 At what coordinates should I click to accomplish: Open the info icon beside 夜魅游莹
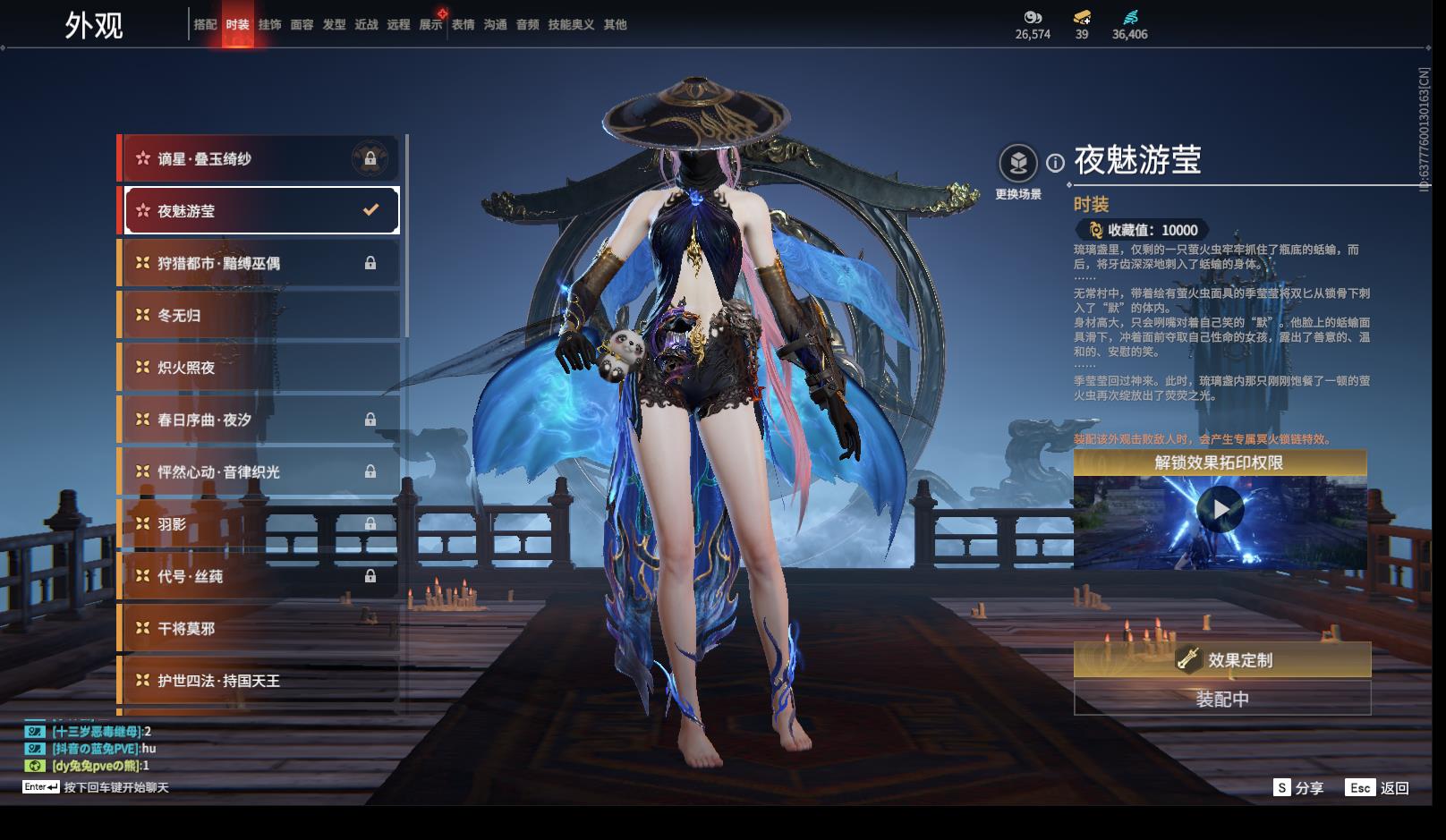coord(1056,163)
